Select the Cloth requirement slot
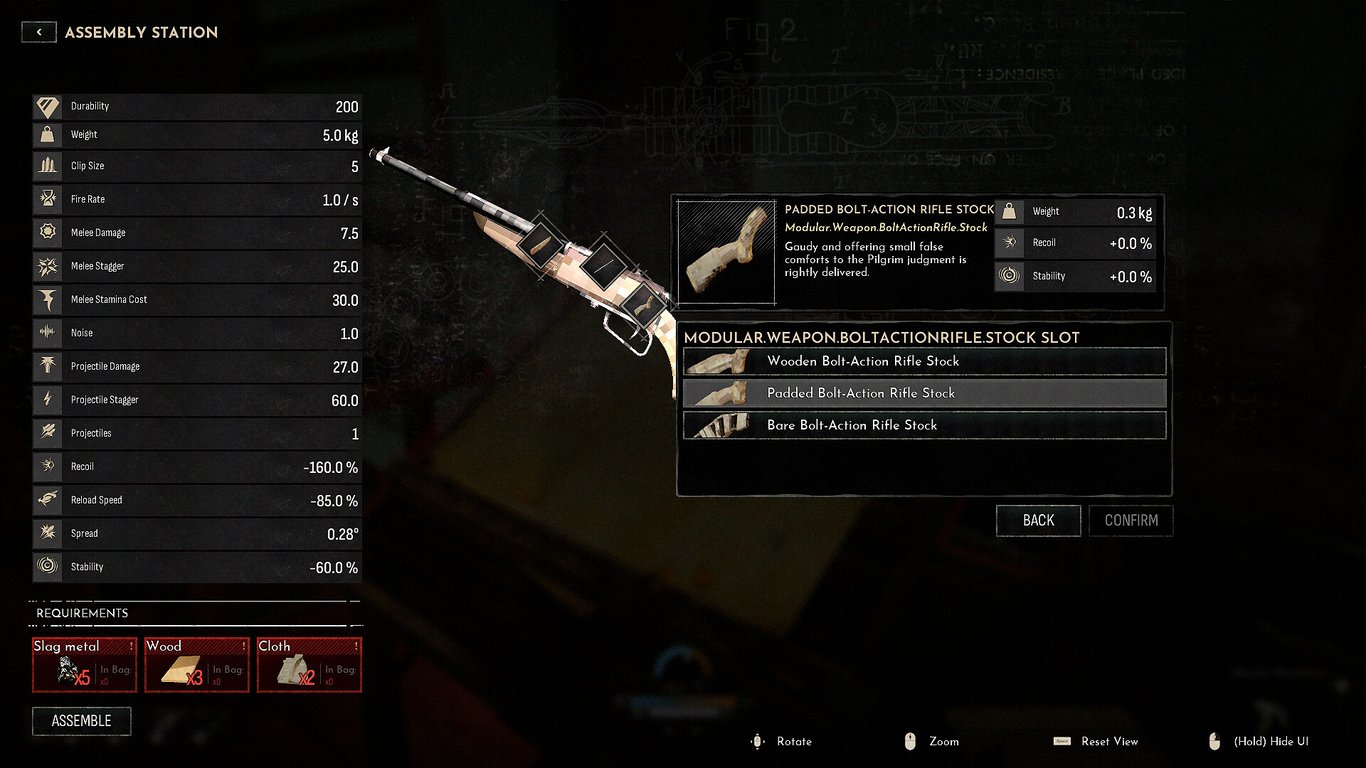This screenshot has width=1366, height=768. coord(309,665)
